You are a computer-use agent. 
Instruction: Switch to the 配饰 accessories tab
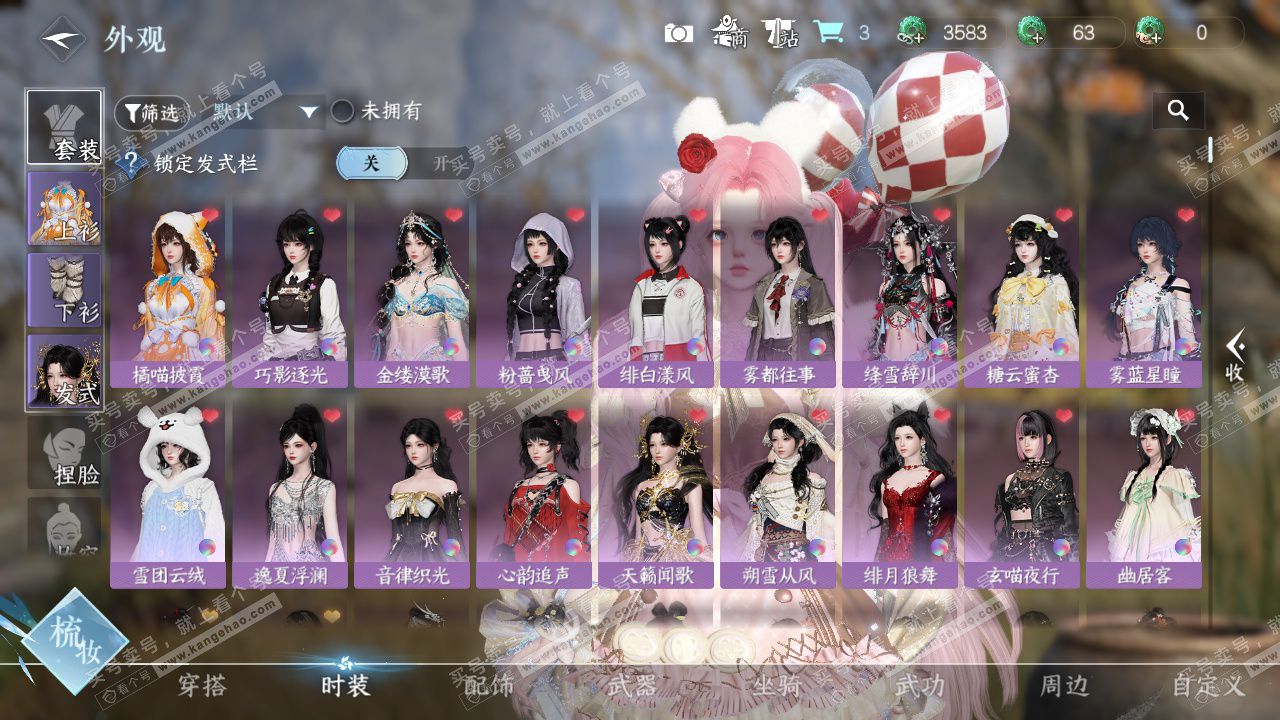[488, 686]
